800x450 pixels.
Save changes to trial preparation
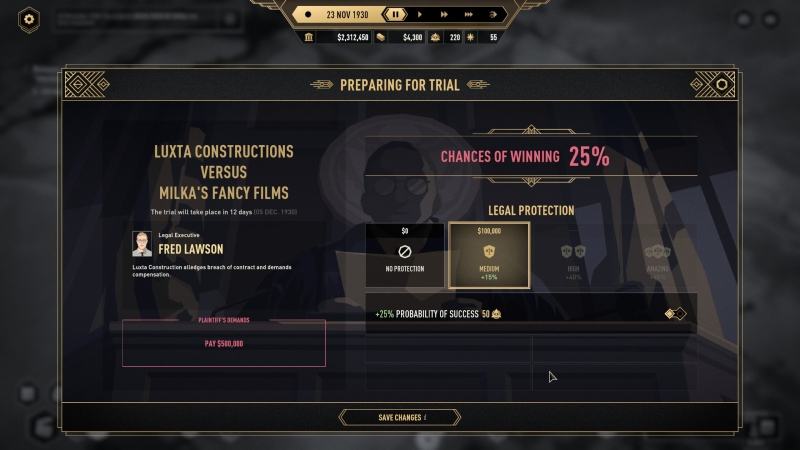(x=400, y=417)
